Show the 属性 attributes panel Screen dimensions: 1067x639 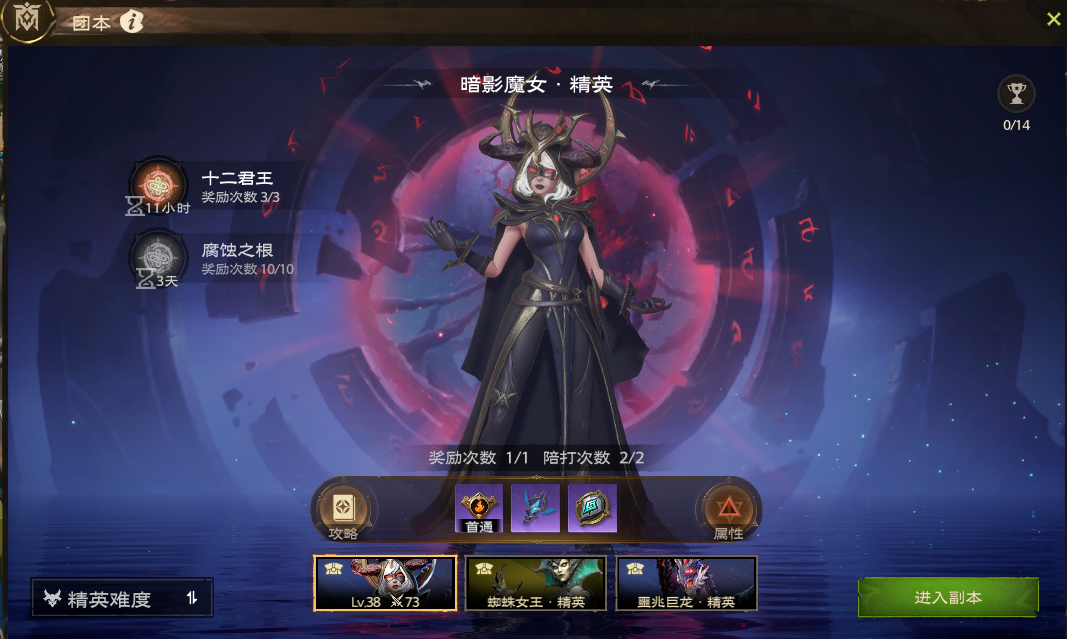[x=727, y=510]
